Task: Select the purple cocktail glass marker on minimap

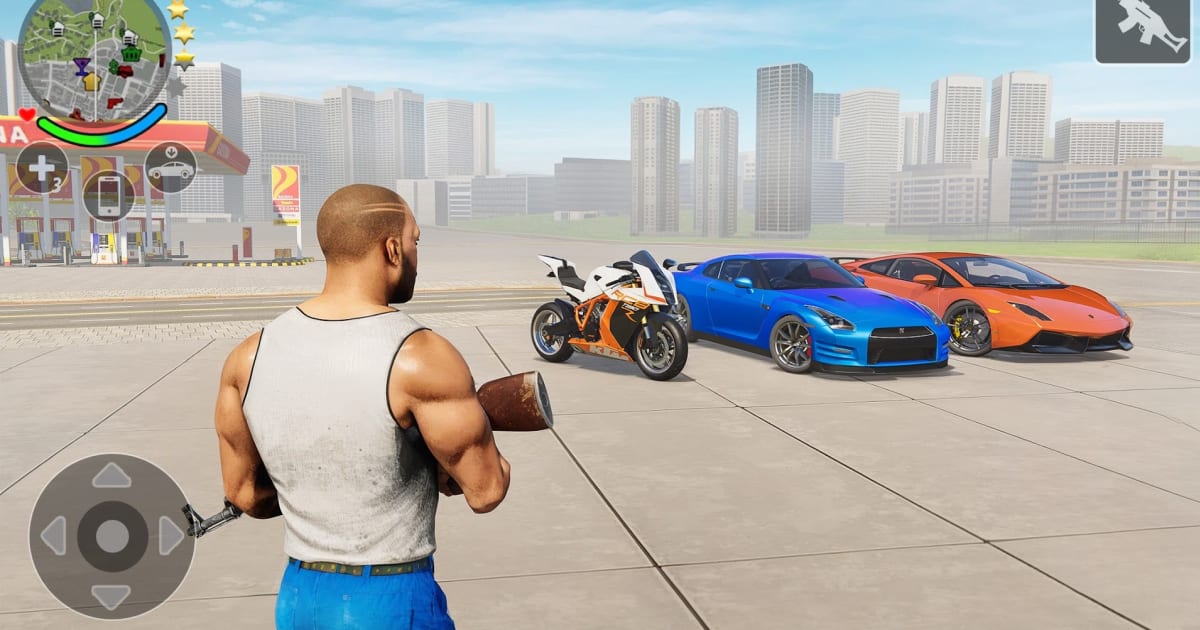Action: 81,66
